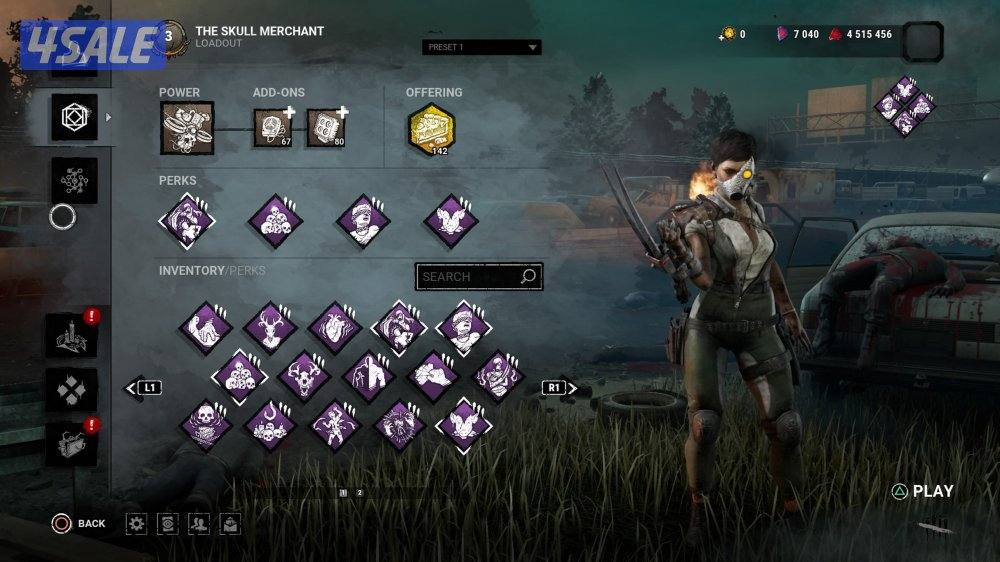The width and height of the screenshot is (1000, 562).
Task: Open the friends icon in bottom bar
Action: pos(199,523)
